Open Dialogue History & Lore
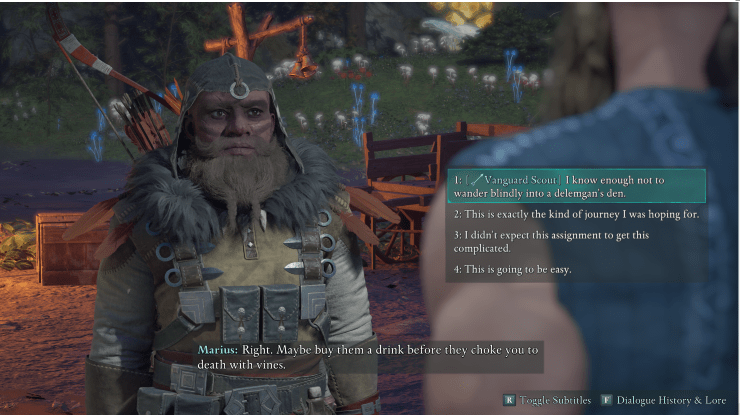This screenshot has height=415, width=740. (x=659, y=400)
